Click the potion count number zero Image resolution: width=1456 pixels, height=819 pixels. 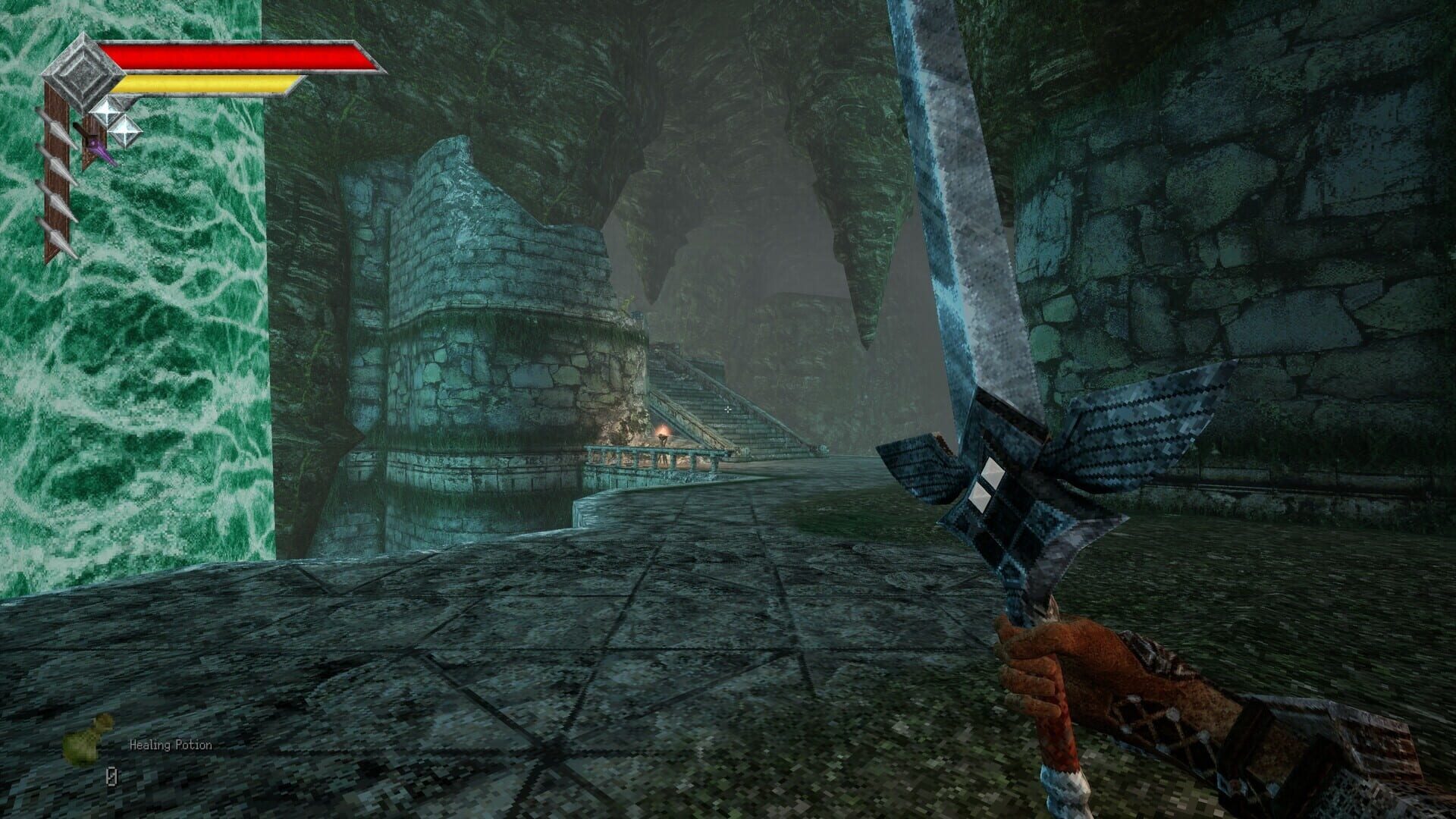[112, 777]
